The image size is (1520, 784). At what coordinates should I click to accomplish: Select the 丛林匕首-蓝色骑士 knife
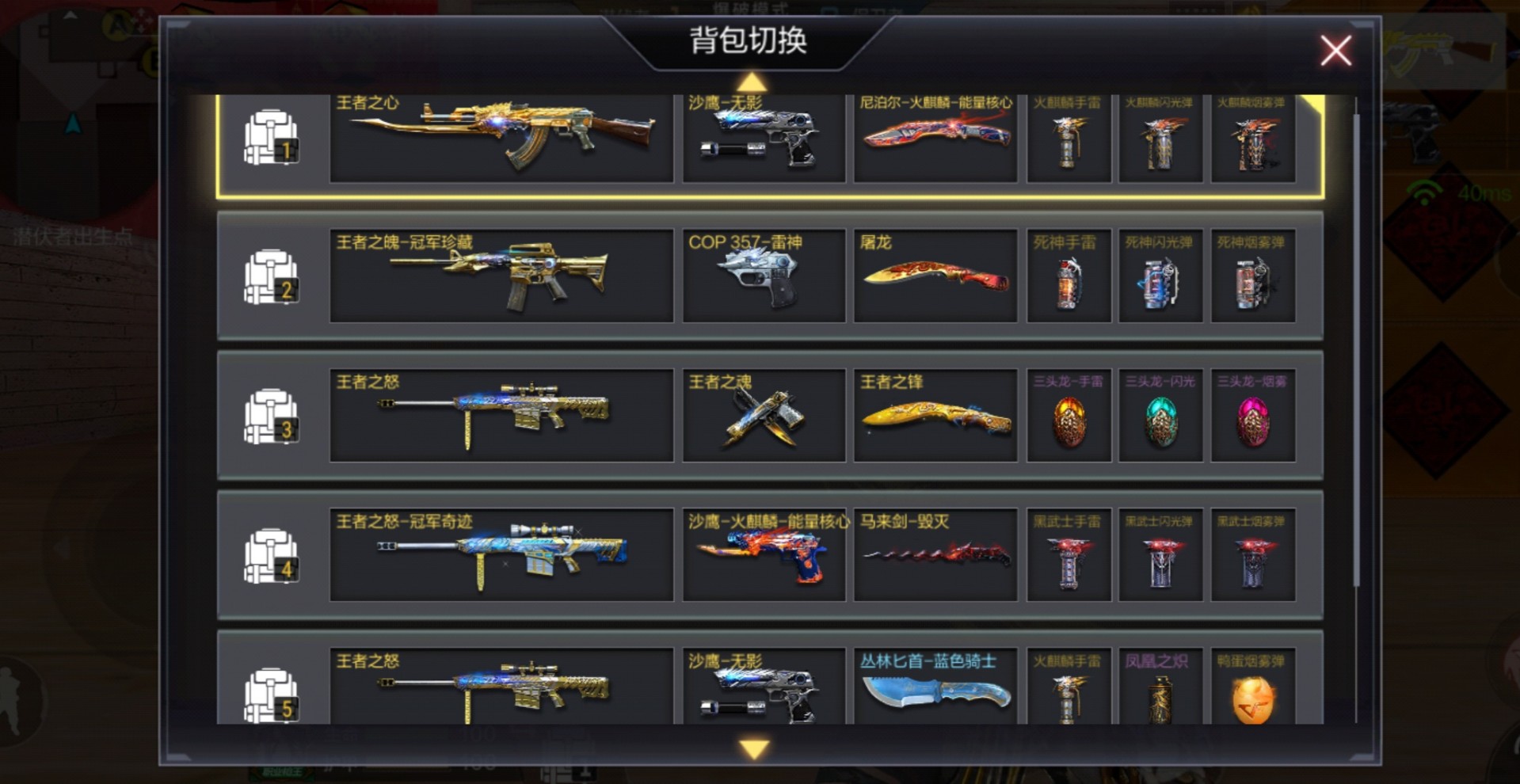click(935, 695)
